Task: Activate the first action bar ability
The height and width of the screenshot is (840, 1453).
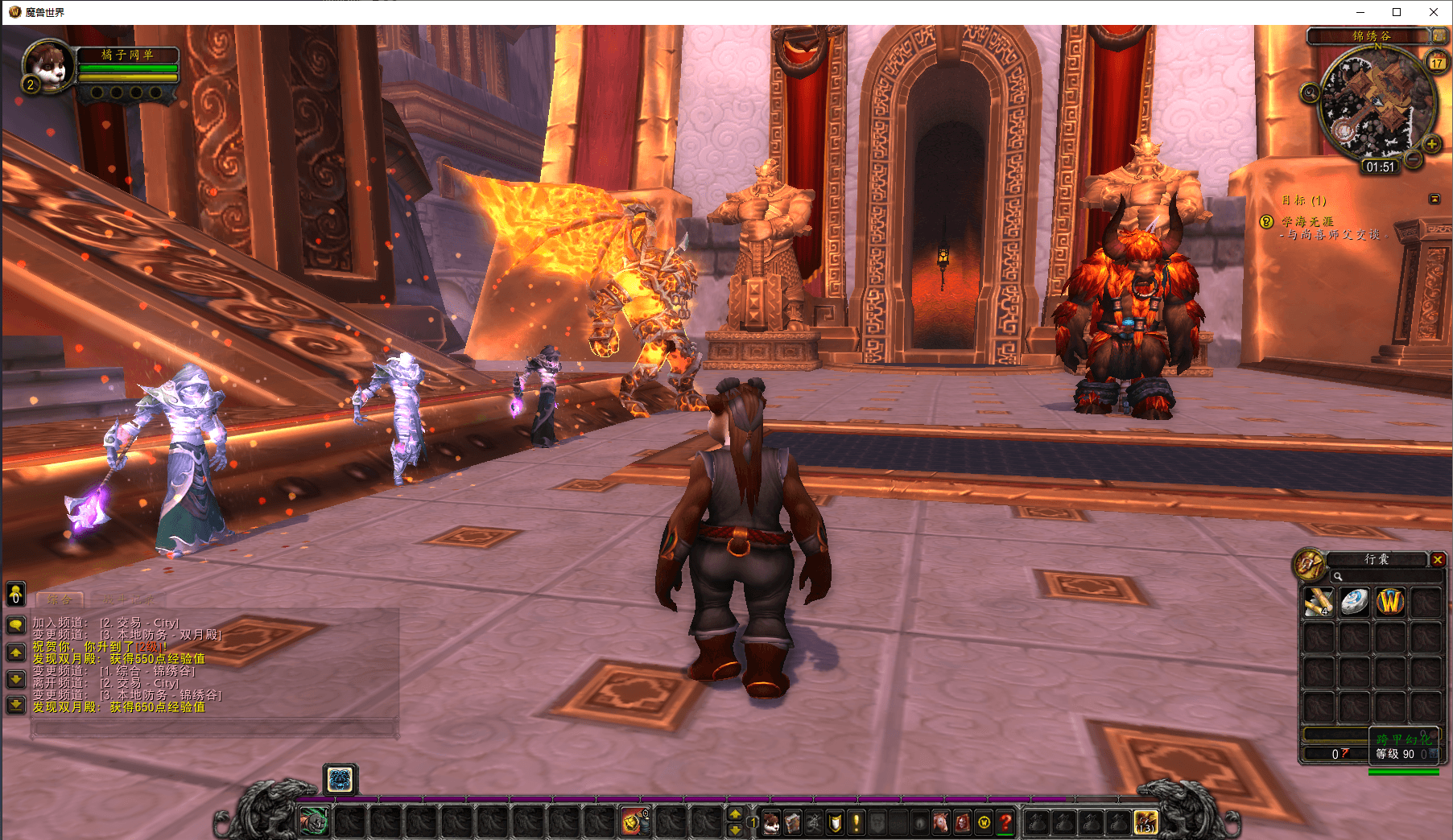Action: pyautogui.click(x=314, y=822)
